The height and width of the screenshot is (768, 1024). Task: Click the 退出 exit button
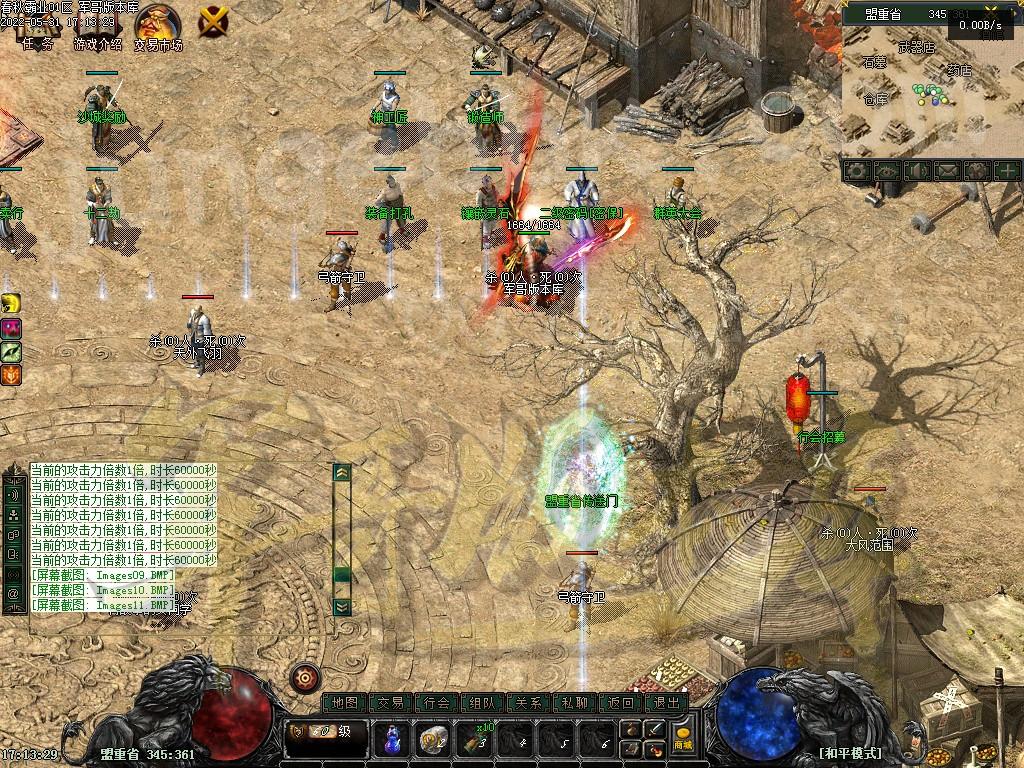coord(666,703)
